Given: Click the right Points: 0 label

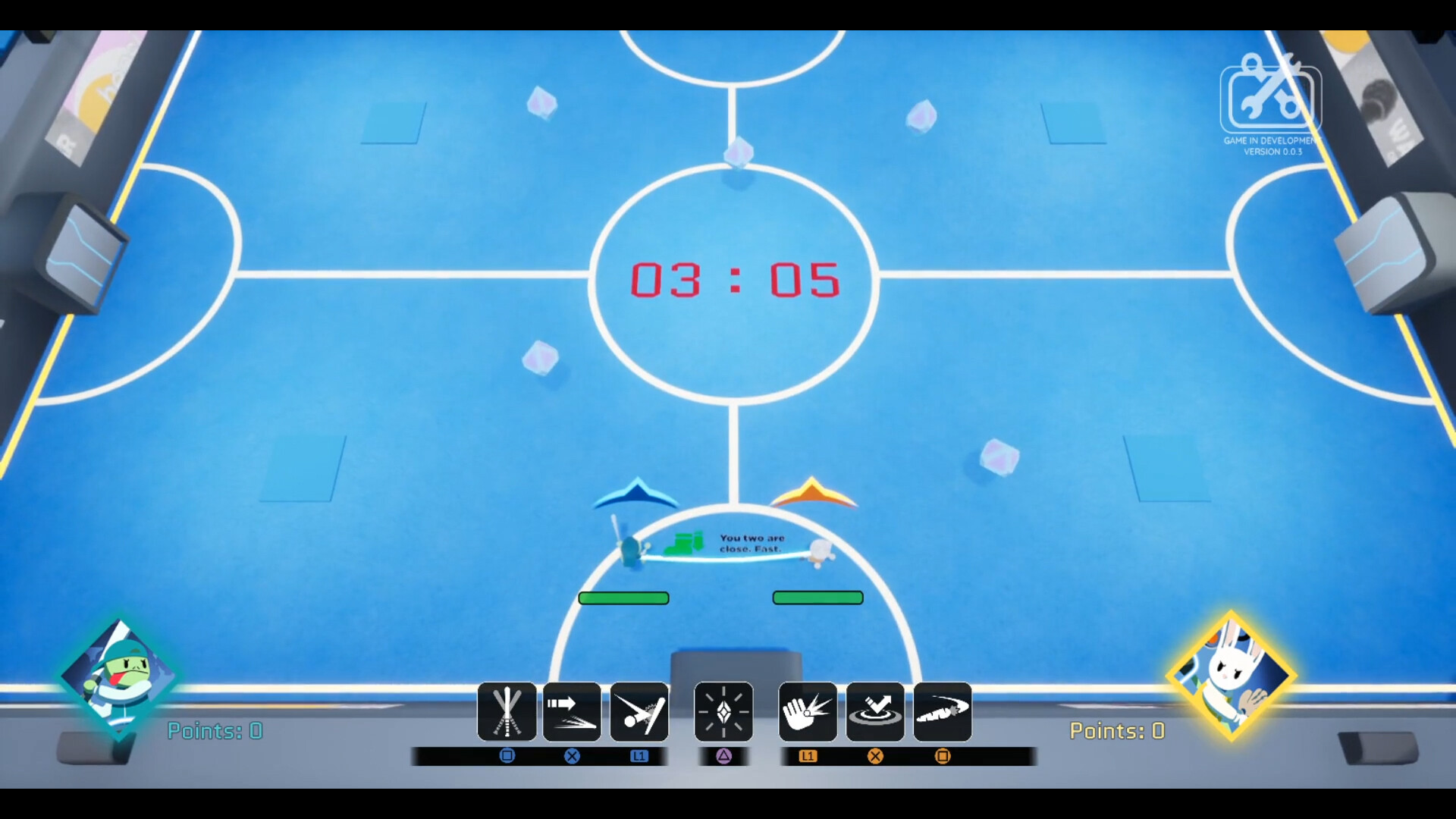Looking at the screenshot, I should (x=1117, y=731).
